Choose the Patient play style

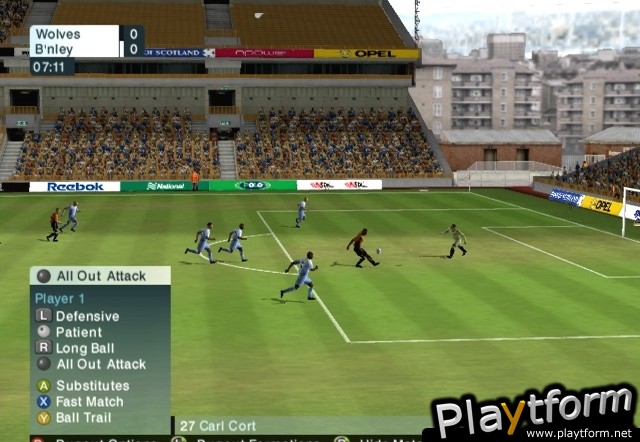point(78,332)
